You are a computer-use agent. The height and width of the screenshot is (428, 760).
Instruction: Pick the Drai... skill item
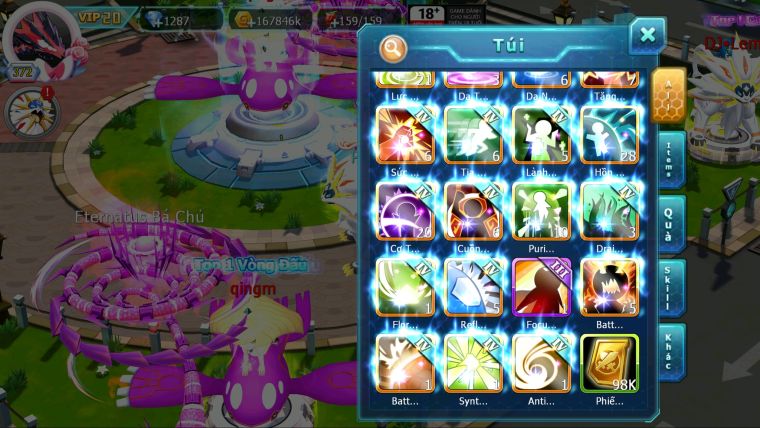tap(609, 211)
